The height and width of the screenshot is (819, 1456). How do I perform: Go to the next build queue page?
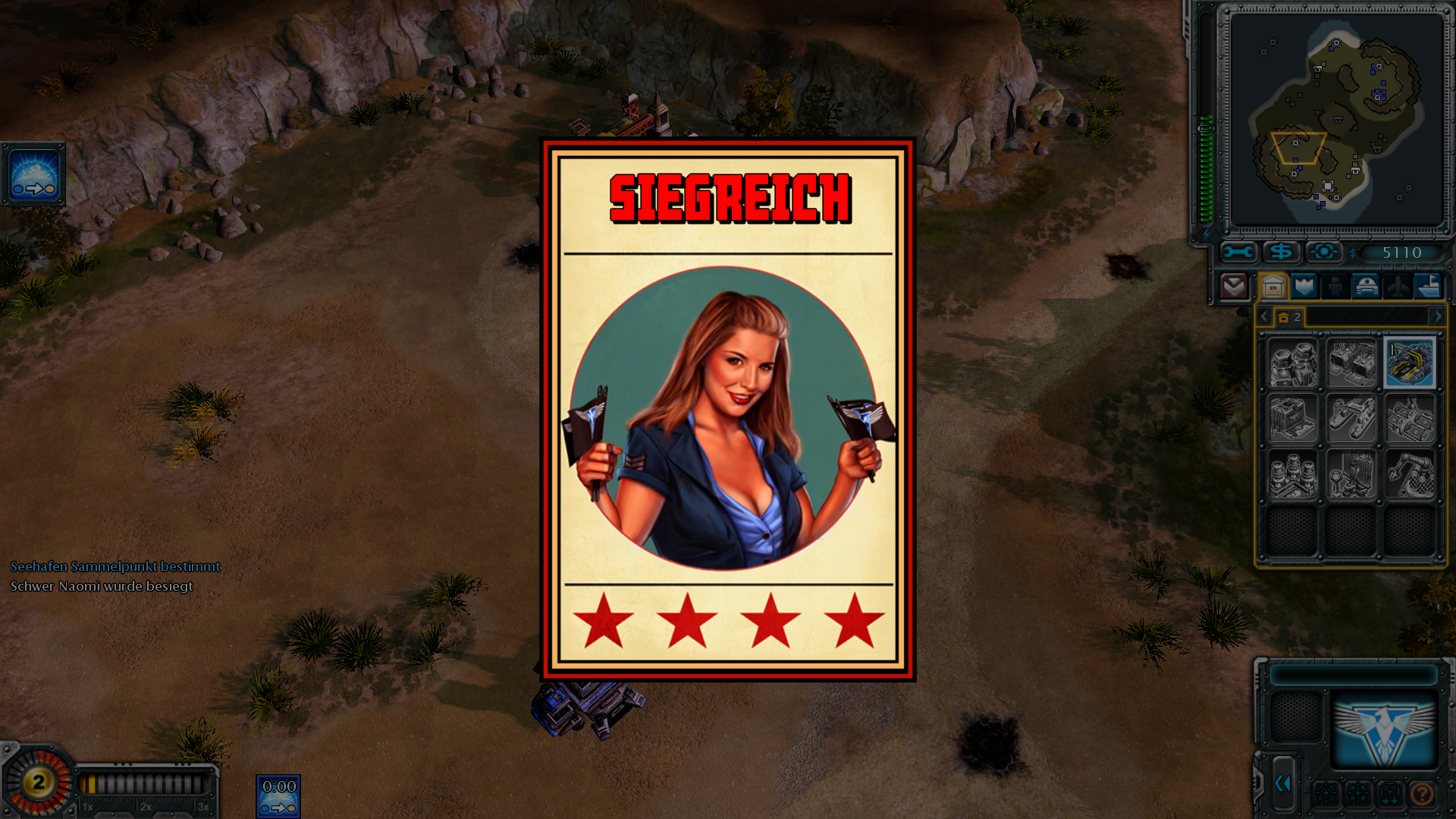pyautogui.click(x=1437, y=316)
